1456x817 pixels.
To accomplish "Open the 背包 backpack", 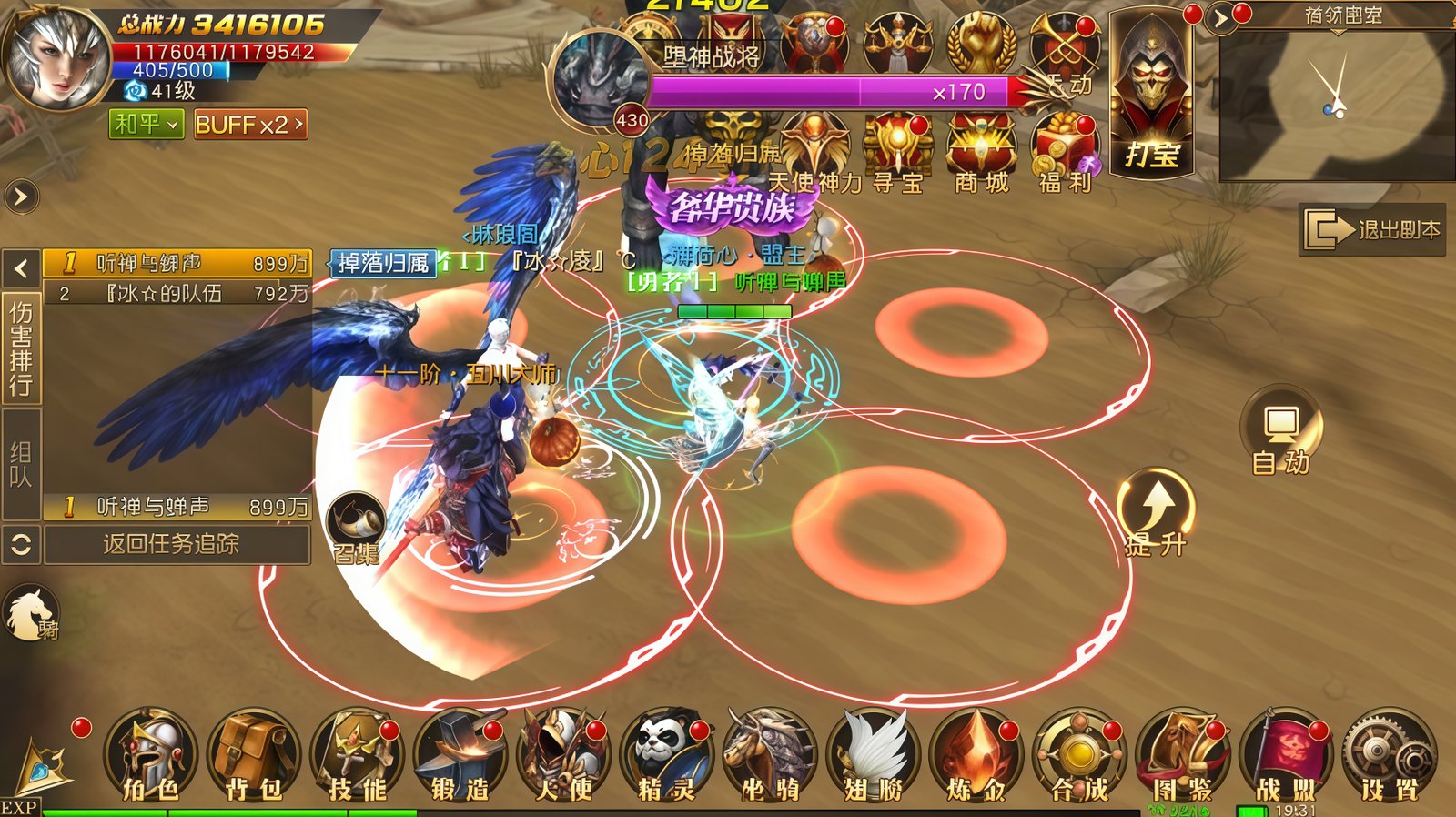I will coord(253,757).
